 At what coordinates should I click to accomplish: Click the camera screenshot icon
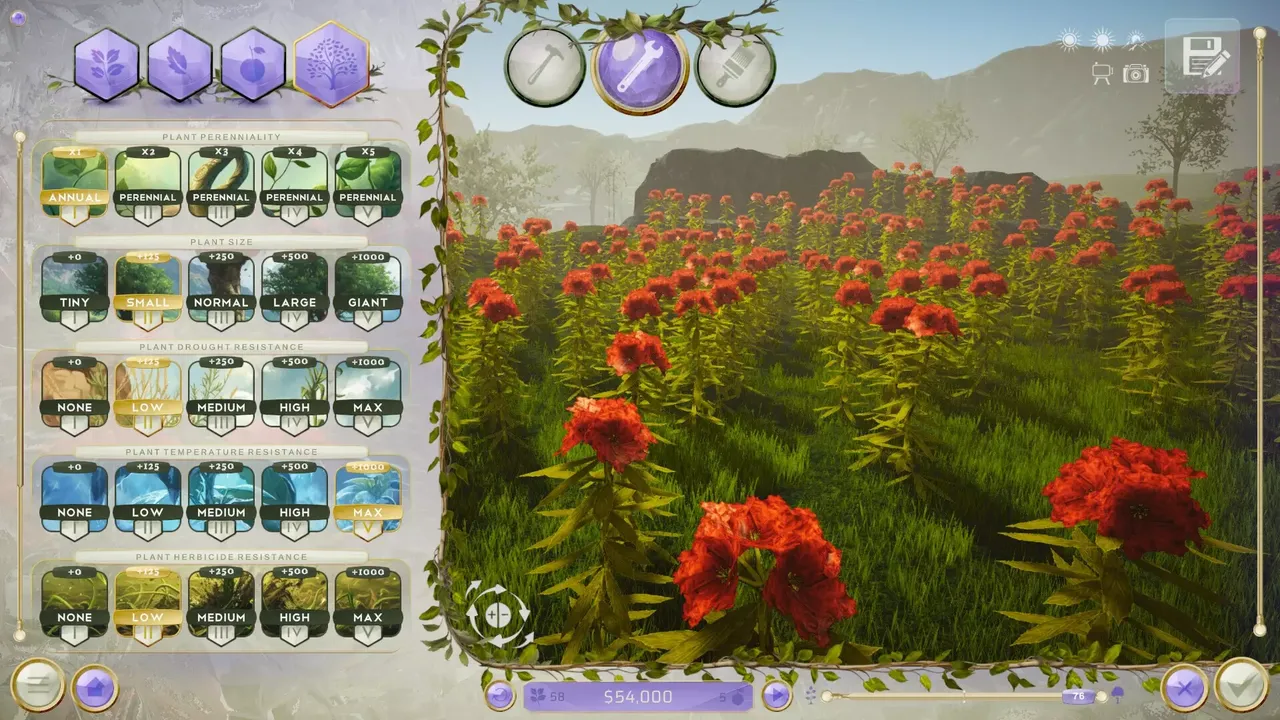[1135, 73]
